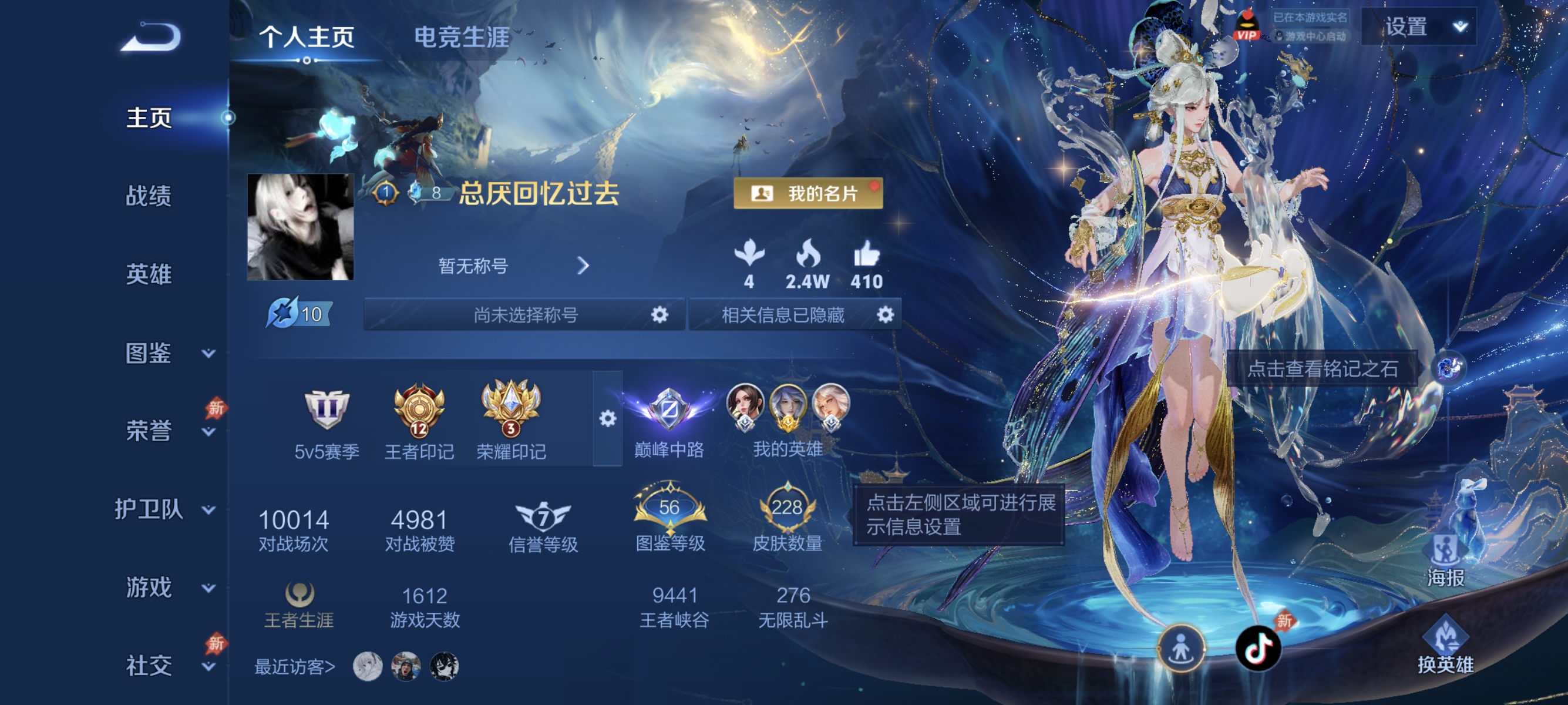View the 荣耀印记 level 3 badge
1568x705 pixels.
pyautogui.click(x=509, y=409)
